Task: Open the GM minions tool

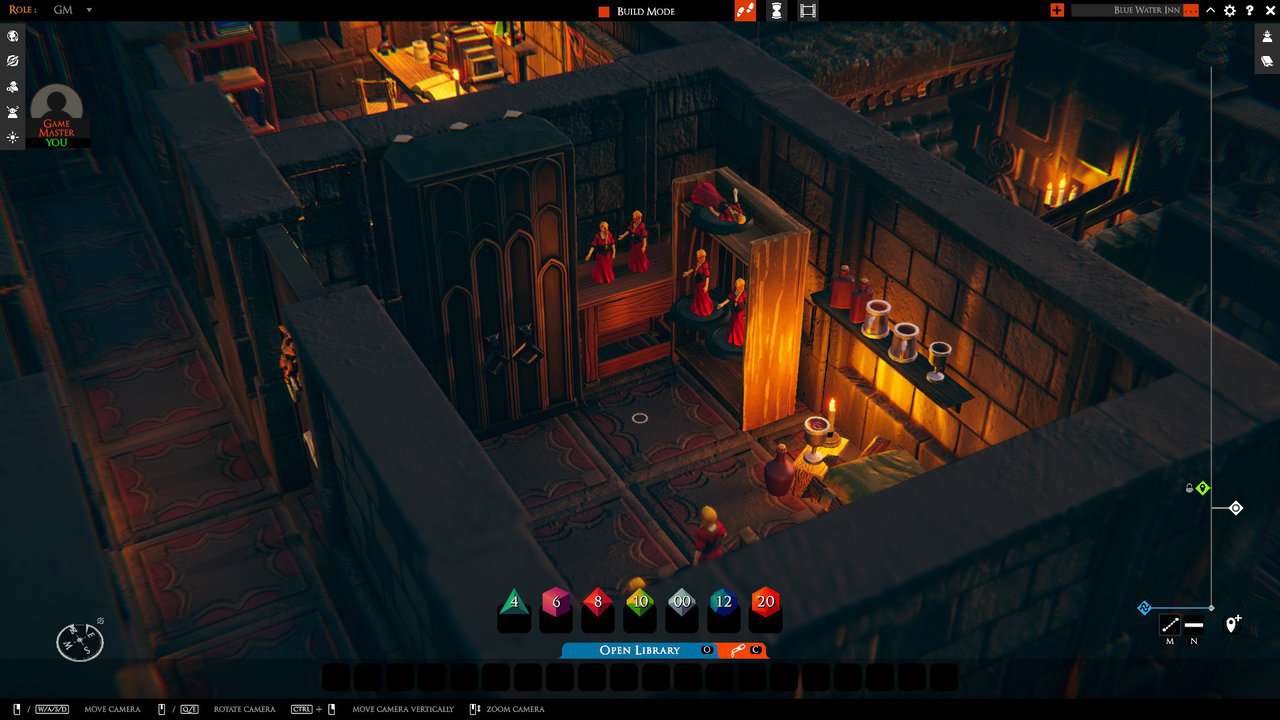Action: pos(12,111)
